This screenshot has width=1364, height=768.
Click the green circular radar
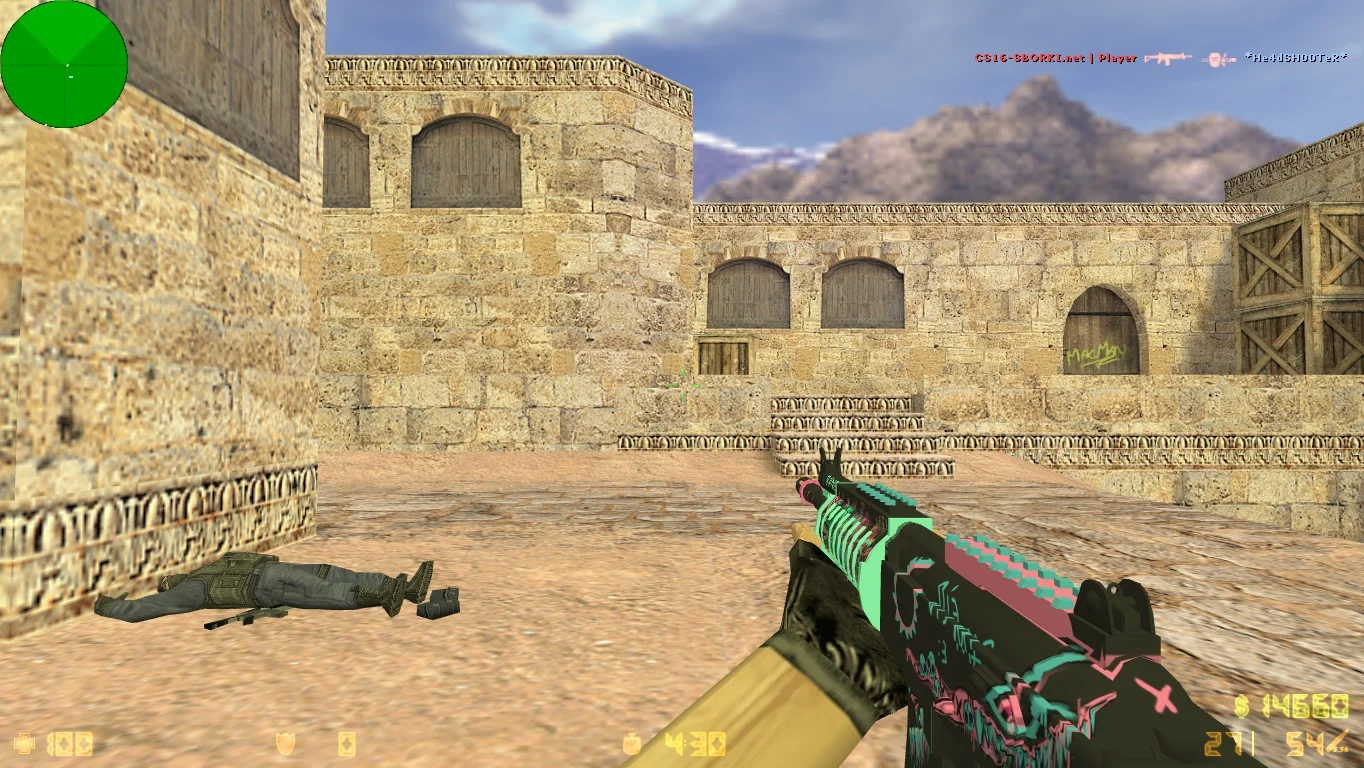coord(64,64)
